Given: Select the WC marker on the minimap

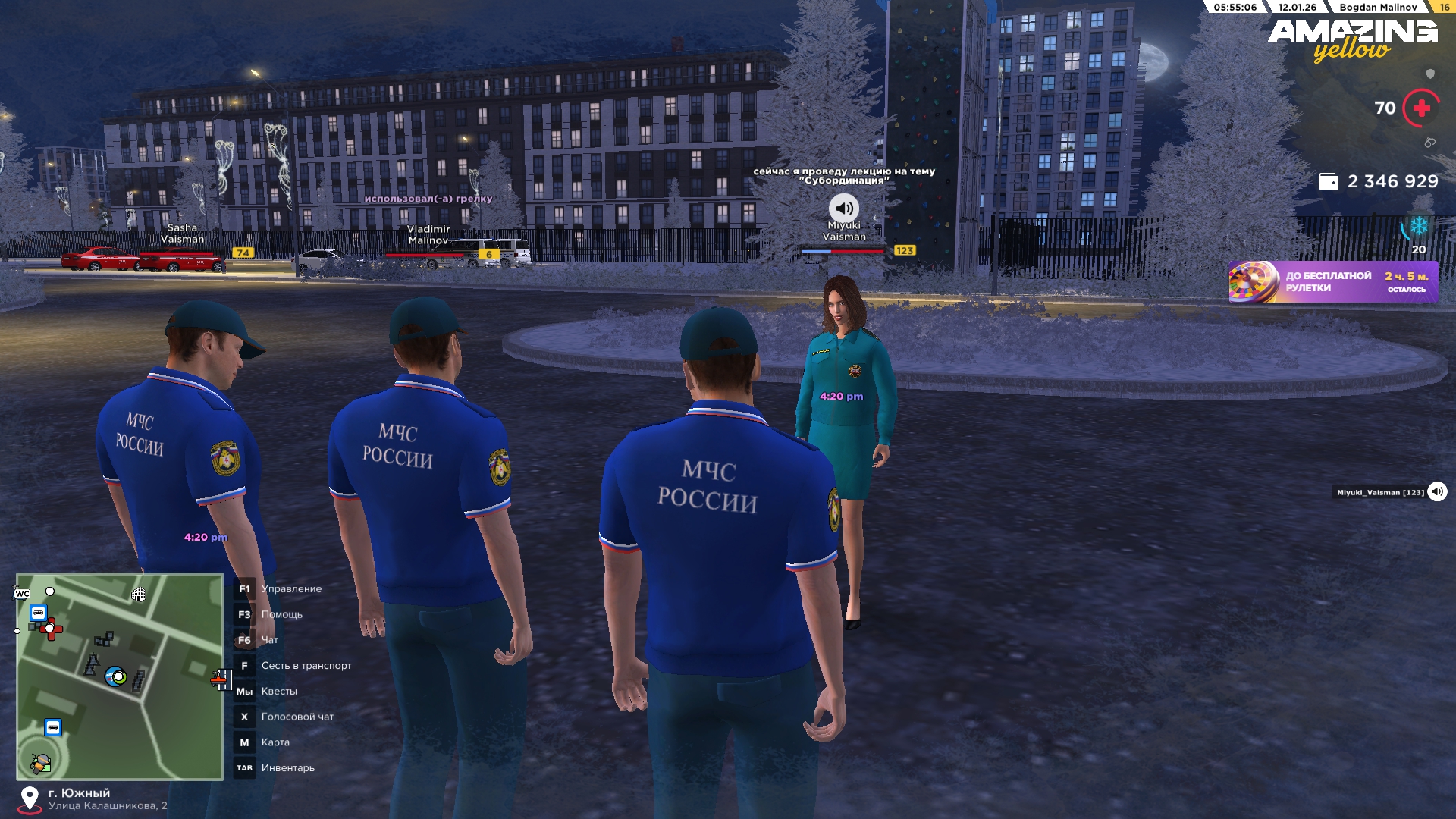Looking at the screenshot, I should coord(22,594).
